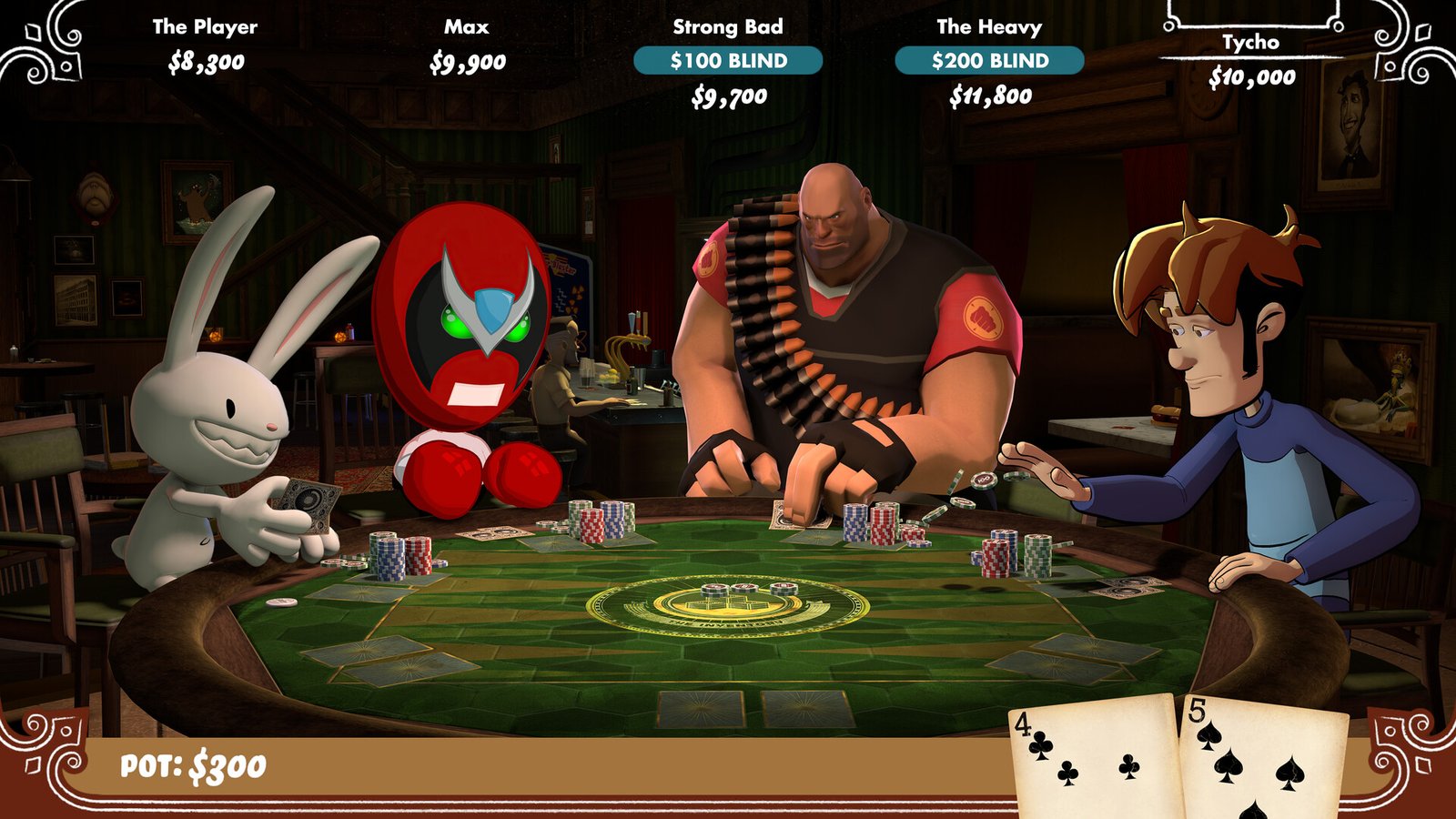Open The Player's stack details
Screen dimensions: 1456x819
[x=205, y=64]
